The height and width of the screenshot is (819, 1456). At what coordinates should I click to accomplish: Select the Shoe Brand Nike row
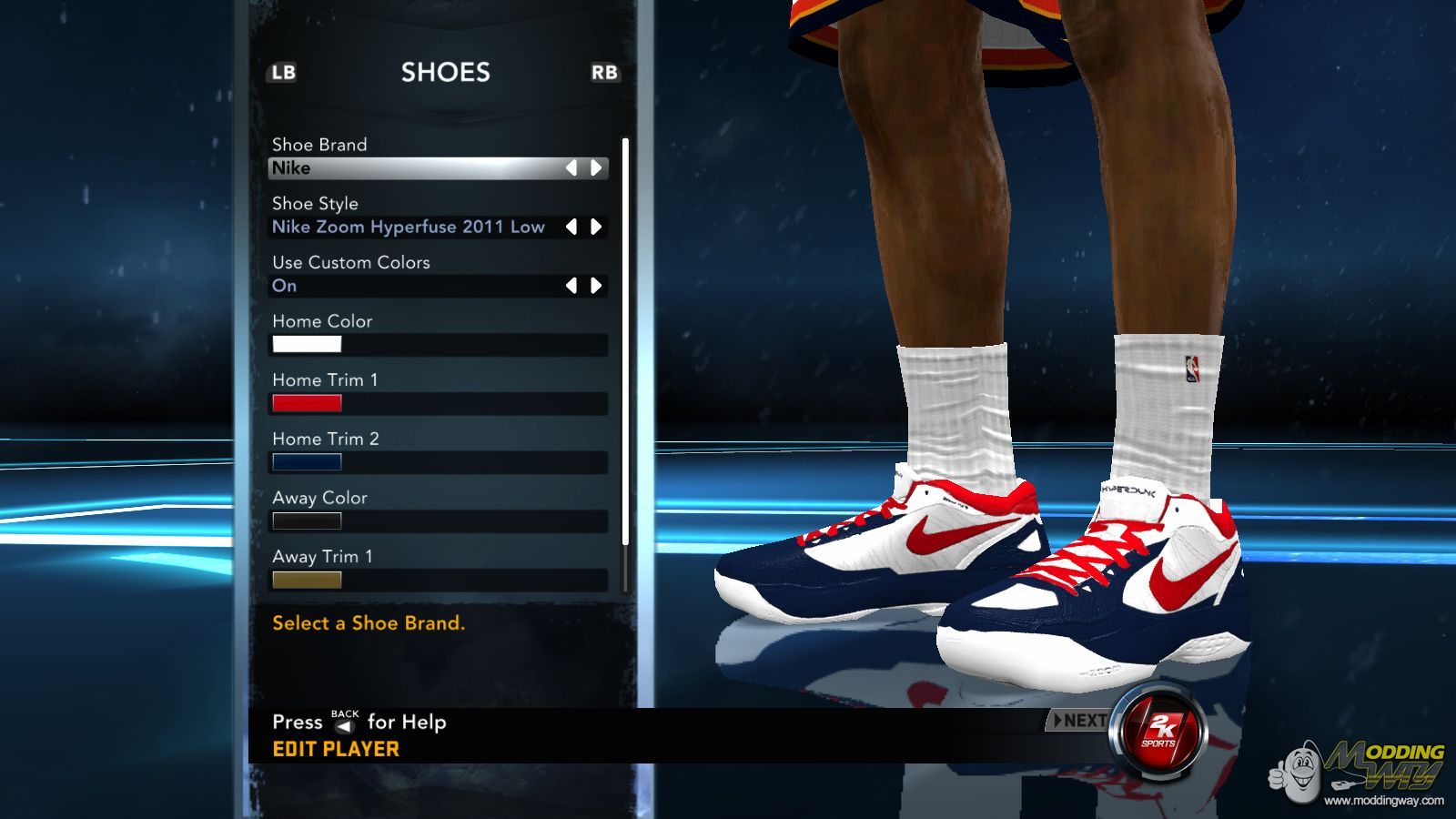(x=419, y=168)
